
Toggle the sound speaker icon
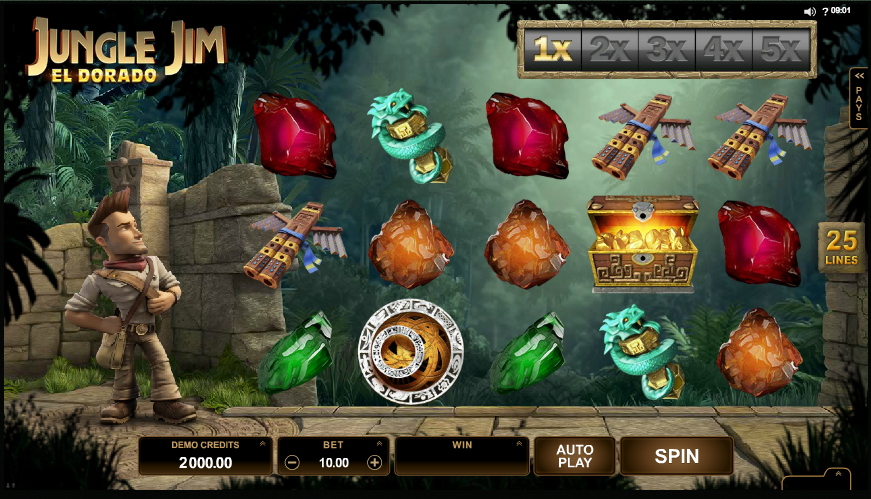(x=809, y=11)
